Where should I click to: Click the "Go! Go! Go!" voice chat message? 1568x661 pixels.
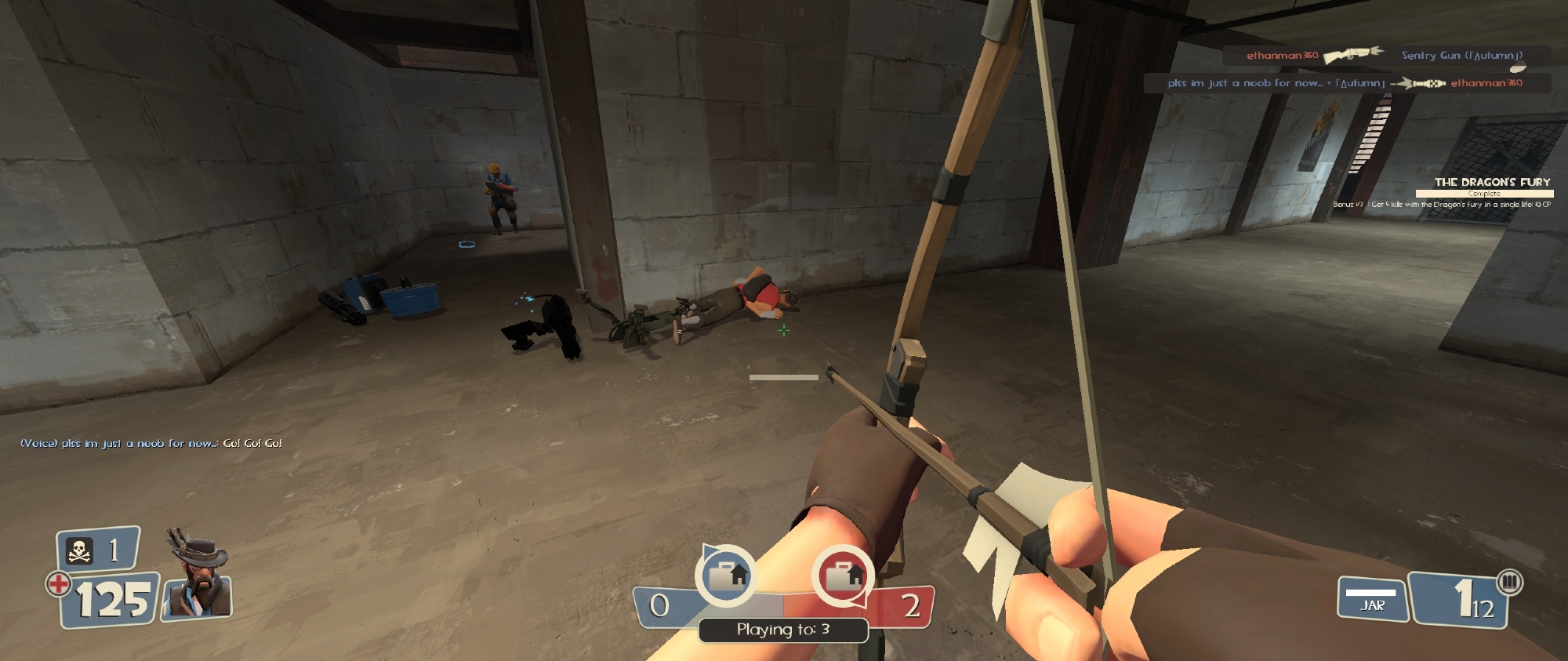coord(151,444)
